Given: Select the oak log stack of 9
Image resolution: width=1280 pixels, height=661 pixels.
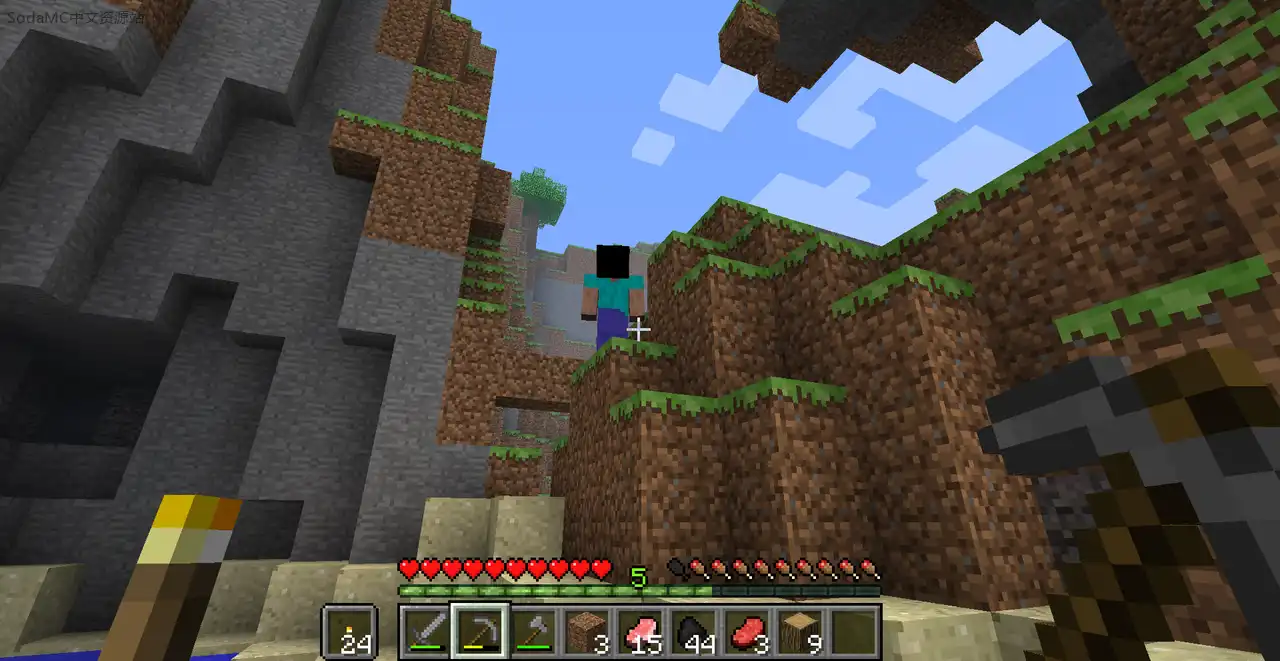Looking at the screenshot, I should tap(802, 631).
